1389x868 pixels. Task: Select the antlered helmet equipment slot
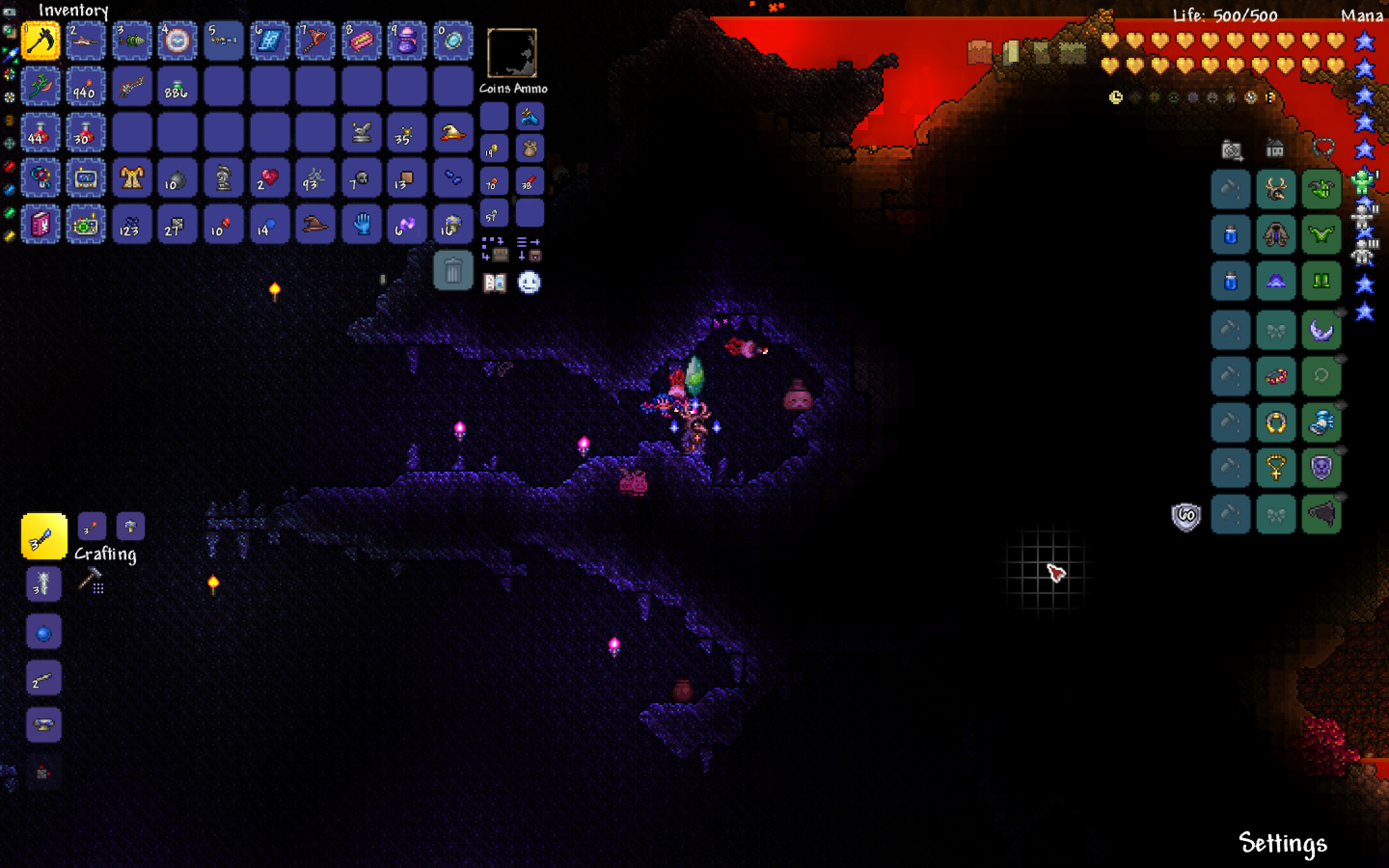point(1275,189)
